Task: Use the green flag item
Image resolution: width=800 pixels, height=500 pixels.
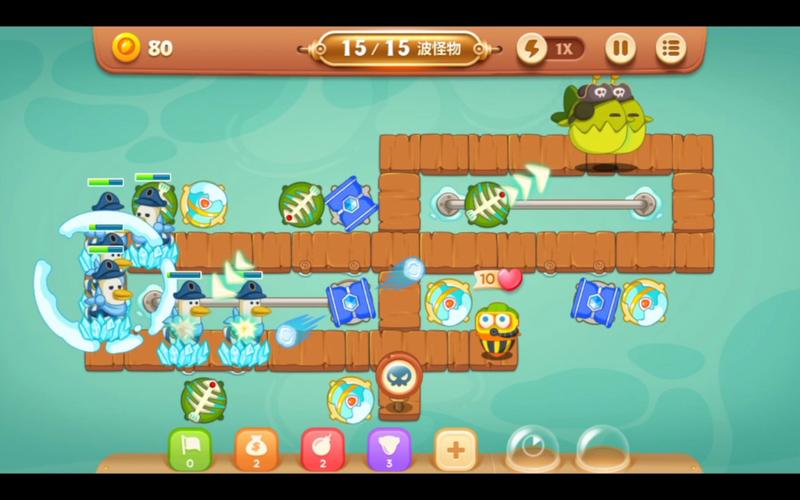Action: tap(189, 448)
